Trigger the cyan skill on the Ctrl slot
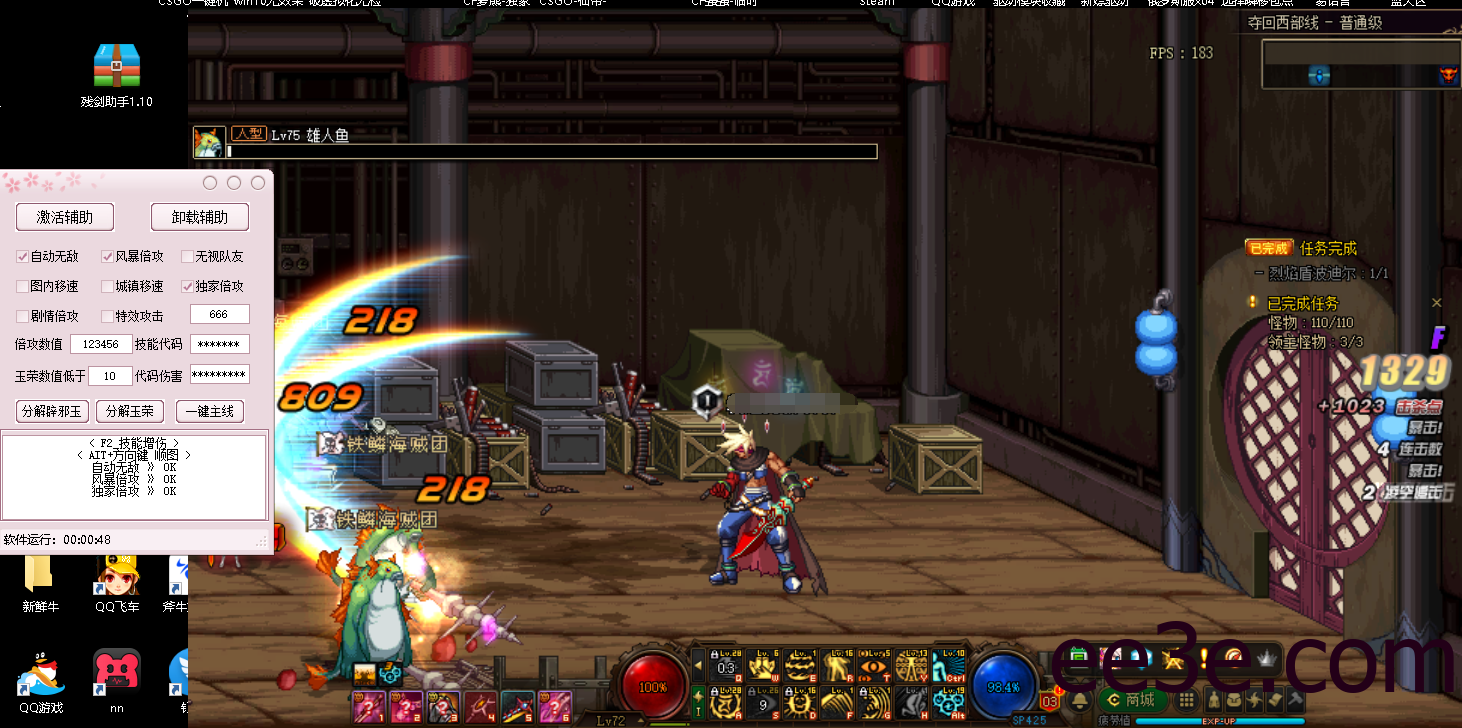Viewport: 1462px width, 728px height. (949, 665)
